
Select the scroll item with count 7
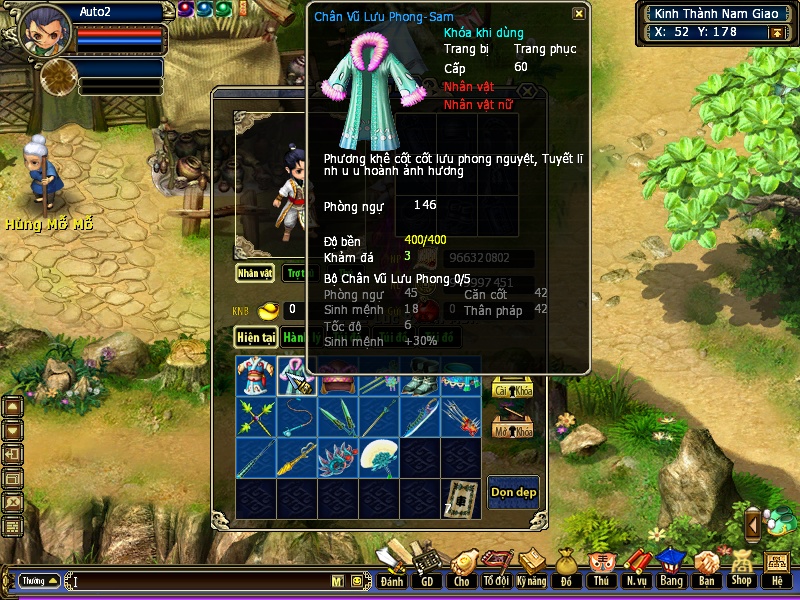click(x=461, y=498)
